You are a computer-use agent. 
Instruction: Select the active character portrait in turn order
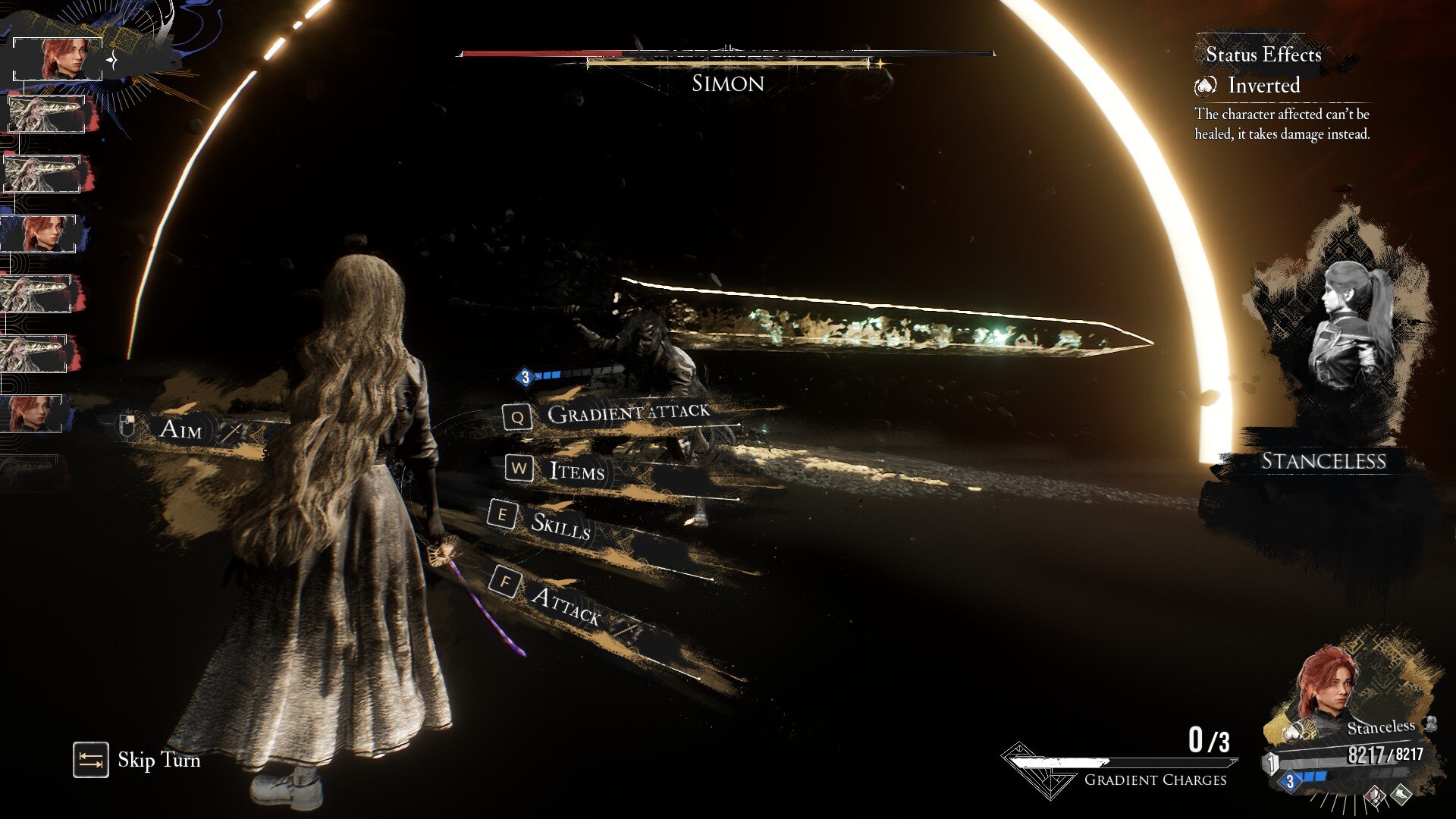coord(59,59)
